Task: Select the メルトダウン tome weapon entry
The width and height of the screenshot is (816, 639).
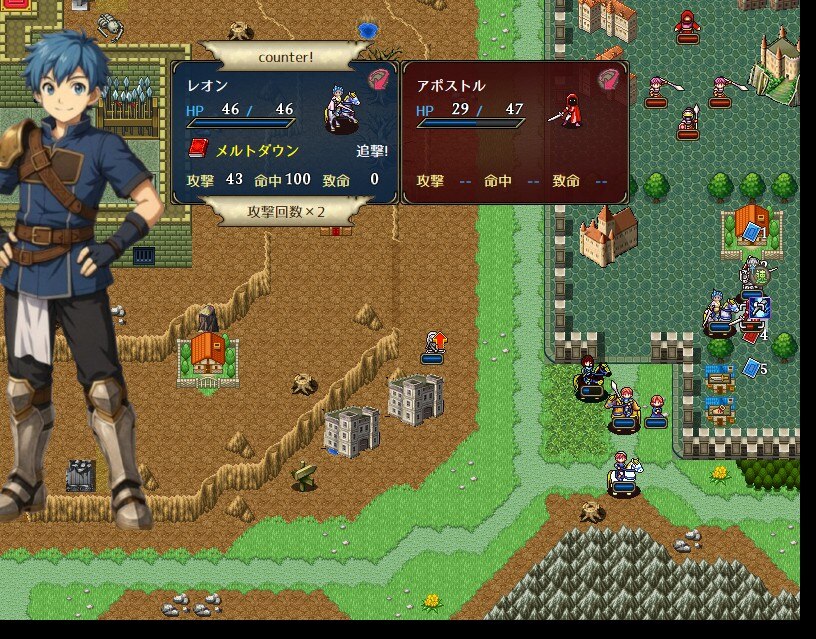Action: (x=243, y=150)
